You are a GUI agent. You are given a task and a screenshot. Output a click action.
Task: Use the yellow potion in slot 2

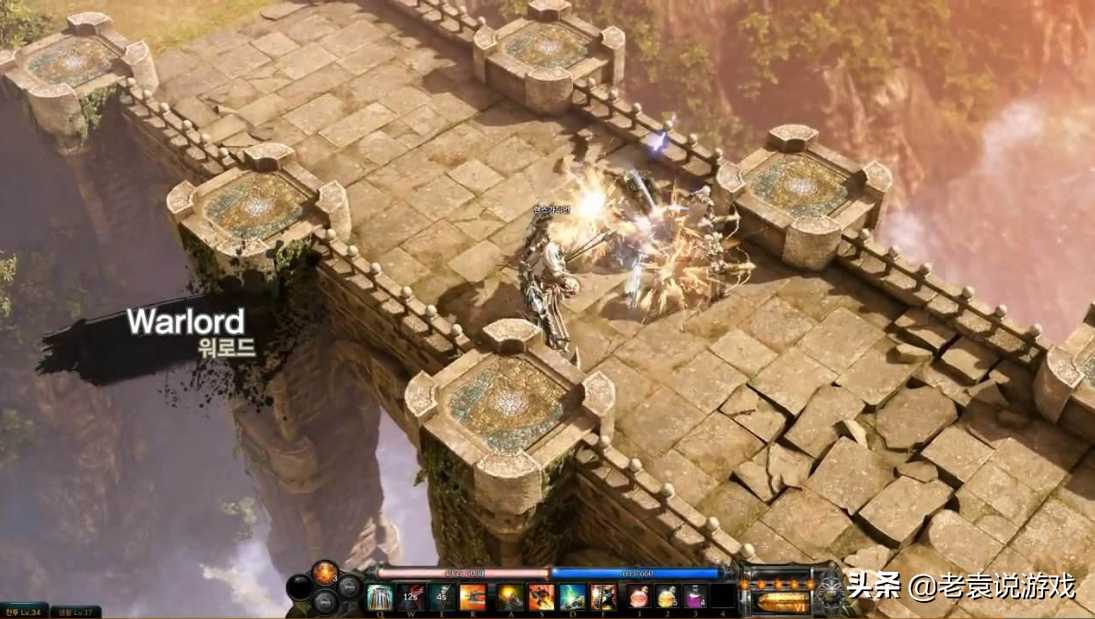[x=667, y=597]
